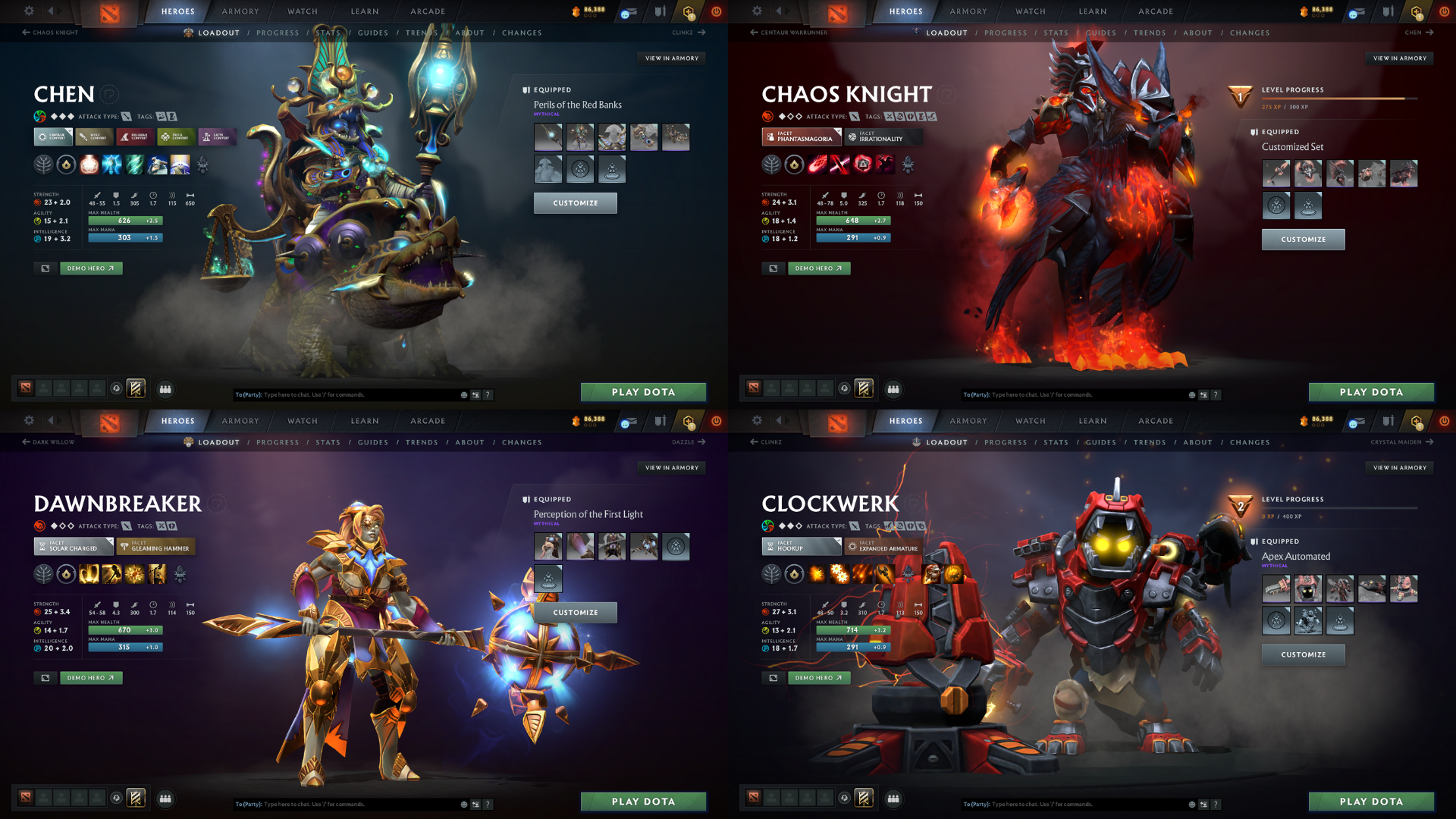Click VIEW IN ARMORY for Chen
Viewport: 1456px width, 819px height.
(x=672, y=58)
